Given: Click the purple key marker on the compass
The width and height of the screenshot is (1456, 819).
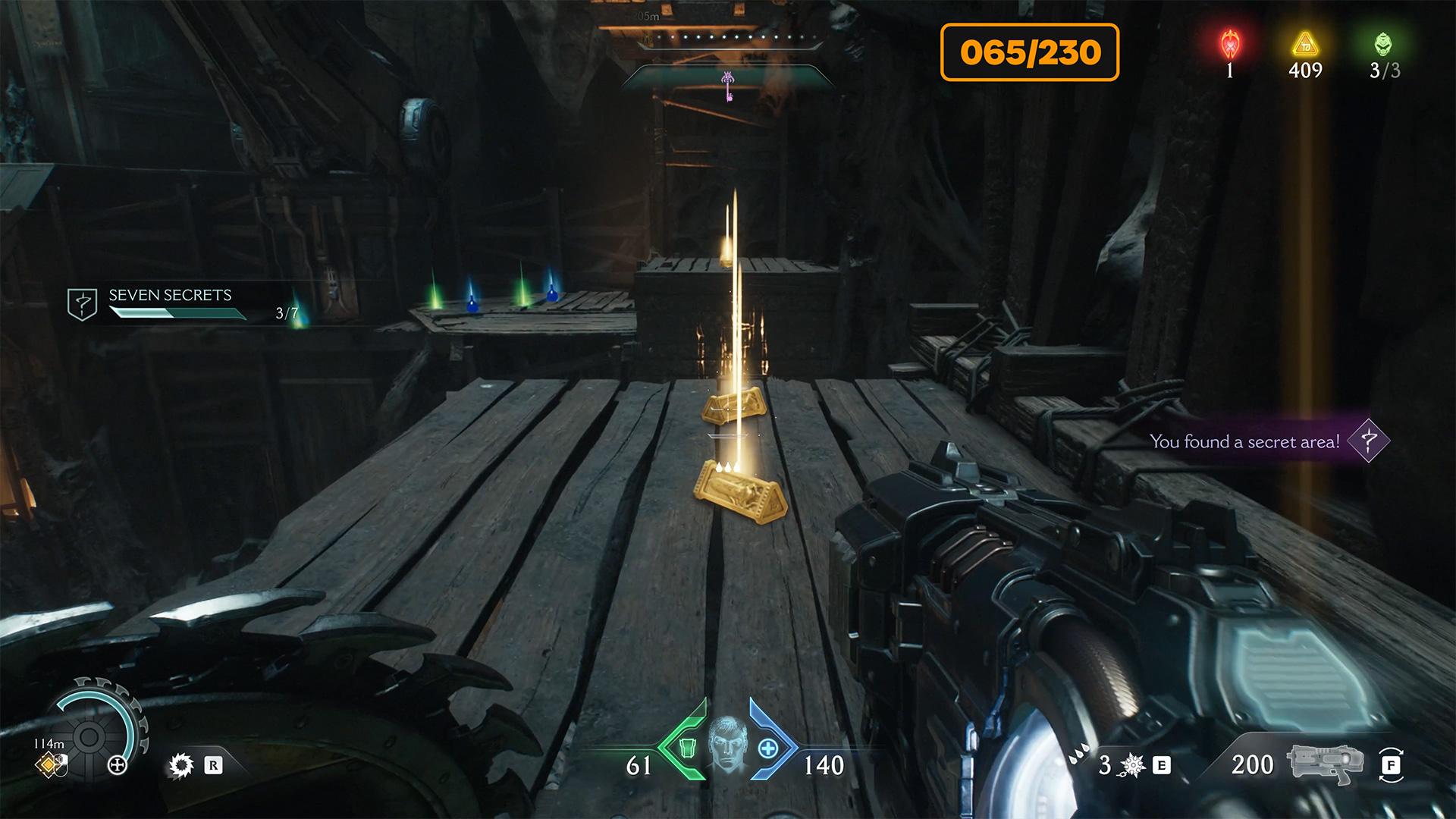Looking at the screenshot, I should pyautogui.click(x=728, y=85).
